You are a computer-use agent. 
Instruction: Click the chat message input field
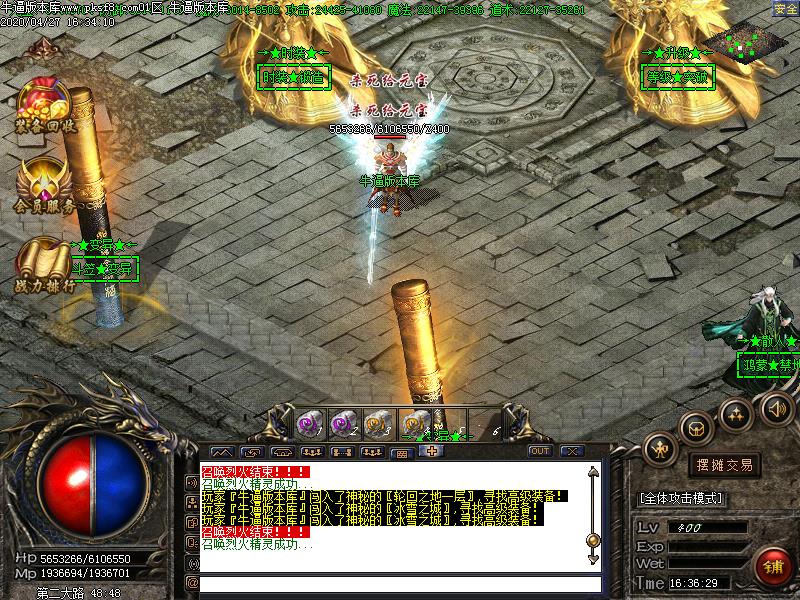point(400,583)
